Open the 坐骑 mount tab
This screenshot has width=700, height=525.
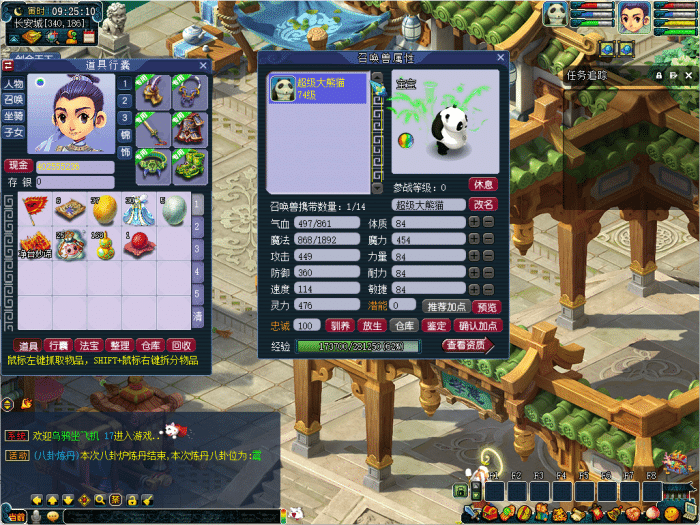pos(14,116)
